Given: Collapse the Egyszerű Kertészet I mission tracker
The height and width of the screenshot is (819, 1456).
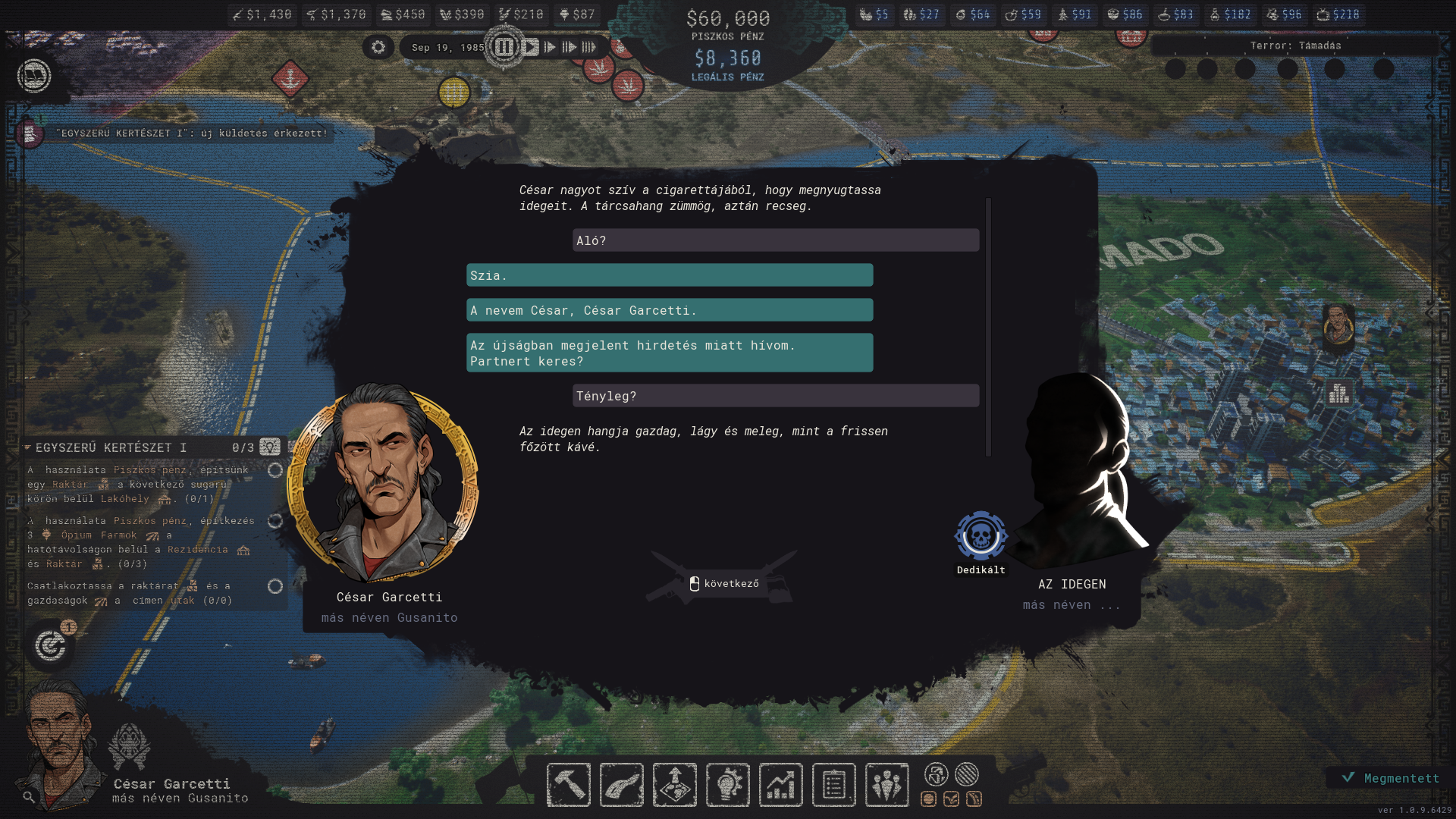Looking at the screenshot, I should pyautogui.click(x=27, y=447).
